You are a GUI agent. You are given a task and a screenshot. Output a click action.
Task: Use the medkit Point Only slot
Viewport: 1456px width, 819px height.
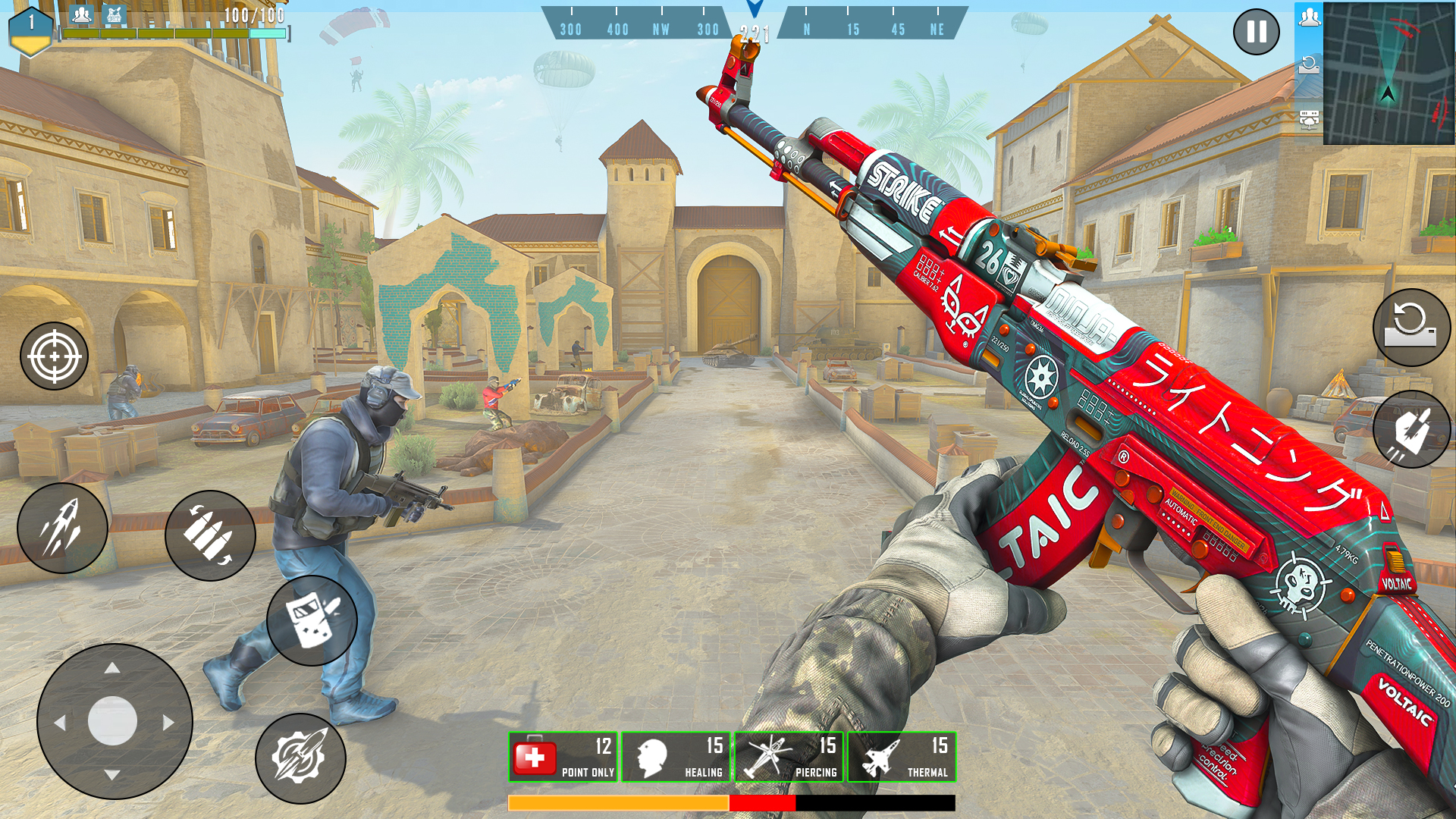click(x=563, y=757)
